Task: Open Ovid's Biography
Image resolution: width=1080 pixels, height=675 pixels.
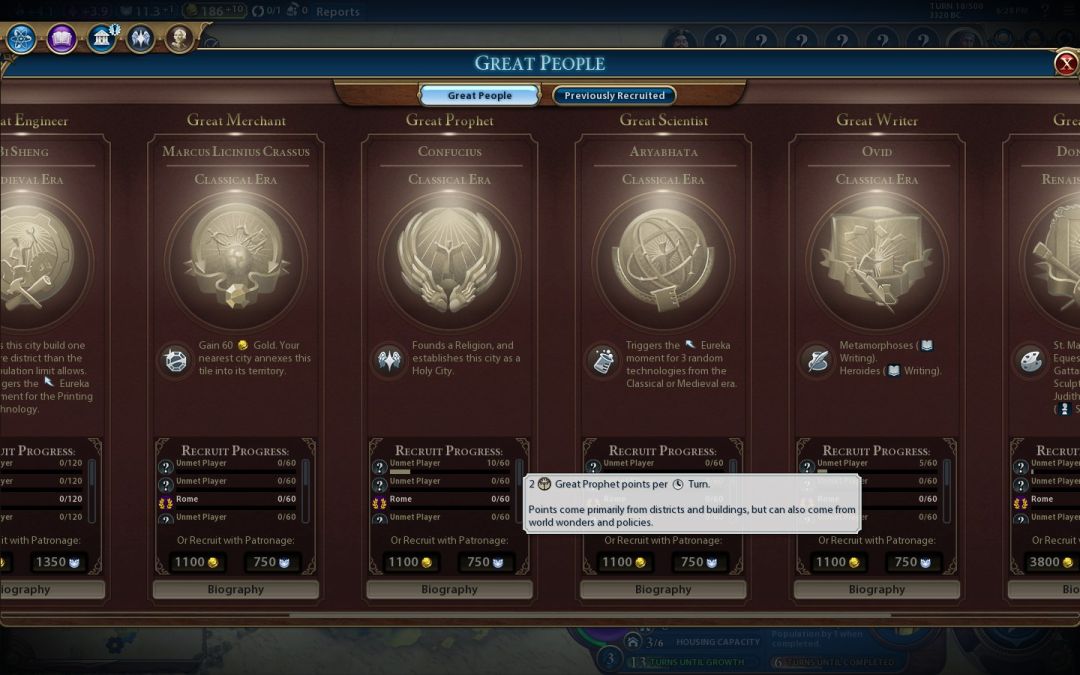Action: [x=877, y=590]
